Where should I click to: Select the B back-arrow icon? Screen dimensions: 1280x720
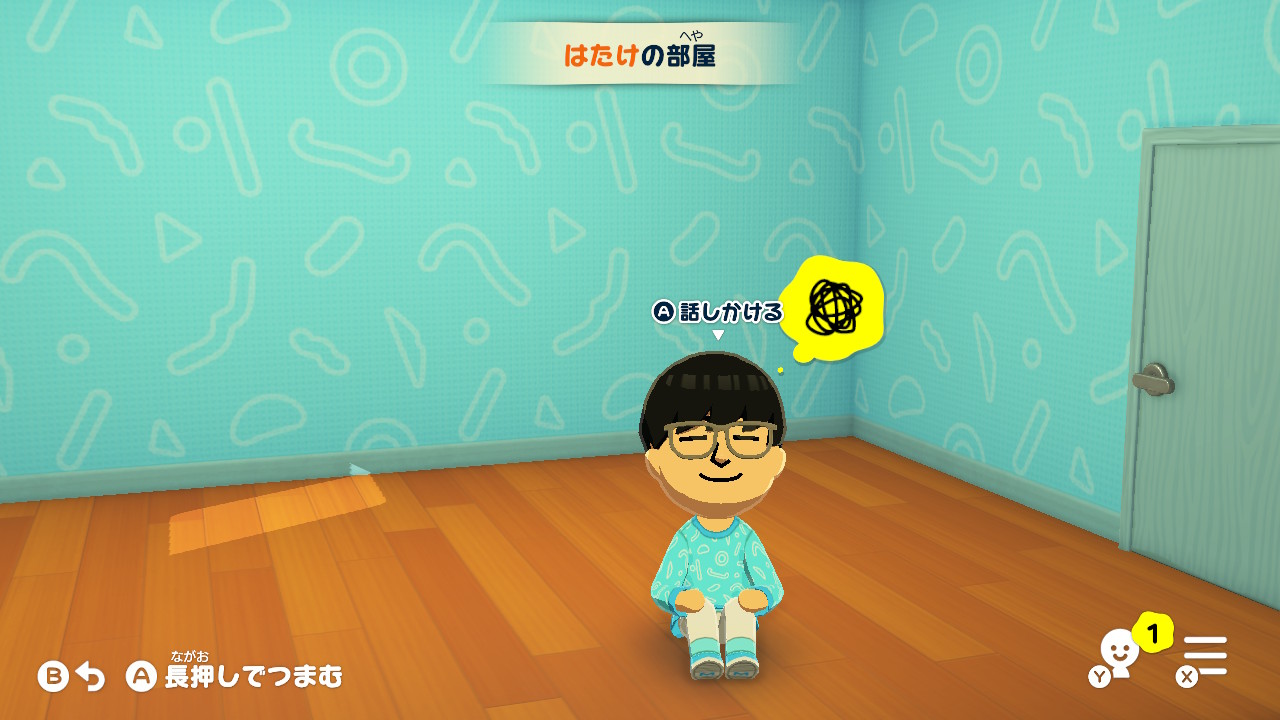click(55, 677)
